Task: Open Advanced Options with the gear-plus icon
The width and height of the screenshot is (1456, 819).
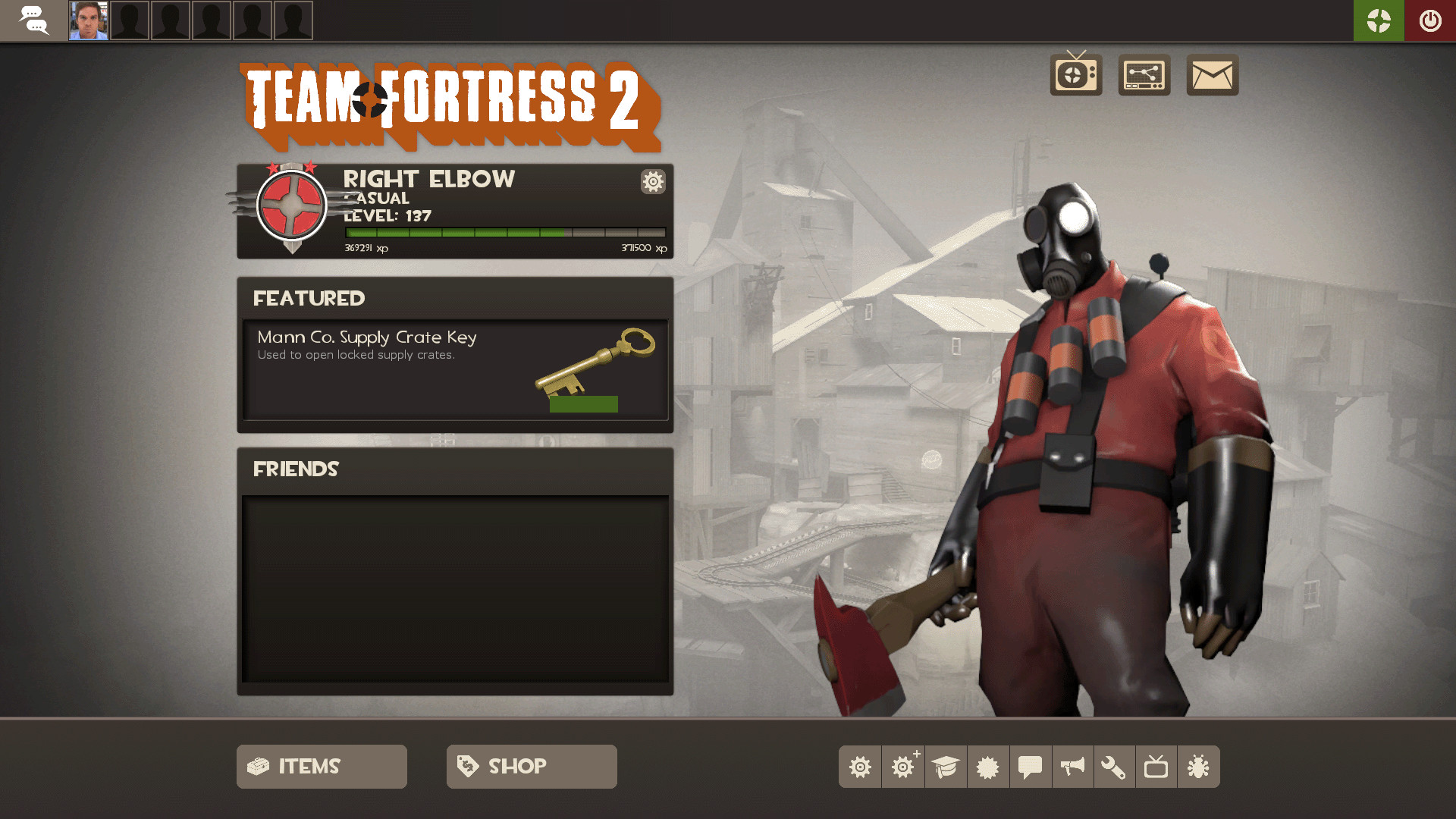Action: click(x=902, y=767)
